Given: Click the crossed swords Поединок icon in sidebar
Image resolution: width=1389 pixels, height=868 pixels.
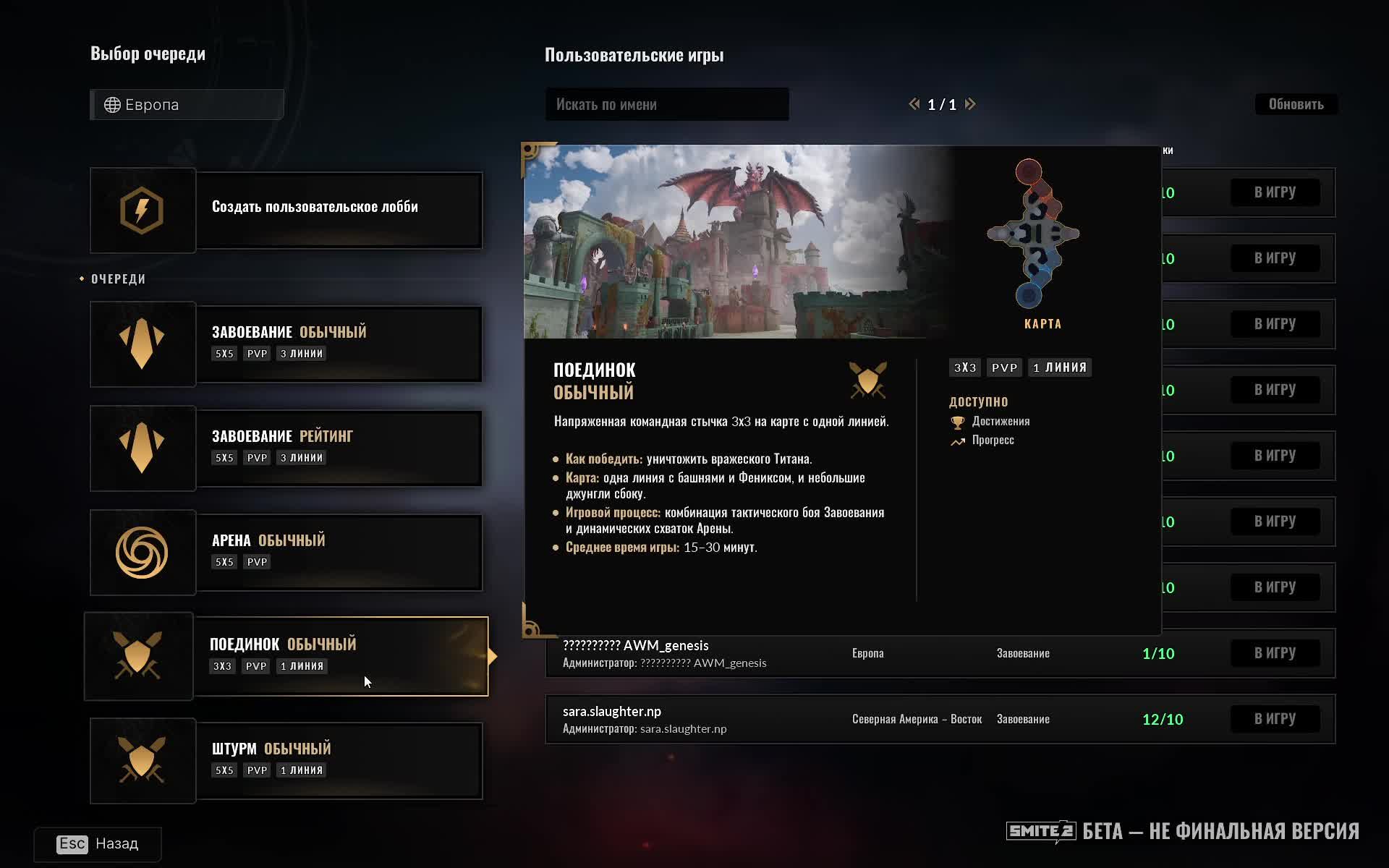Looking at the screenshot, I should tap(139, 655).
